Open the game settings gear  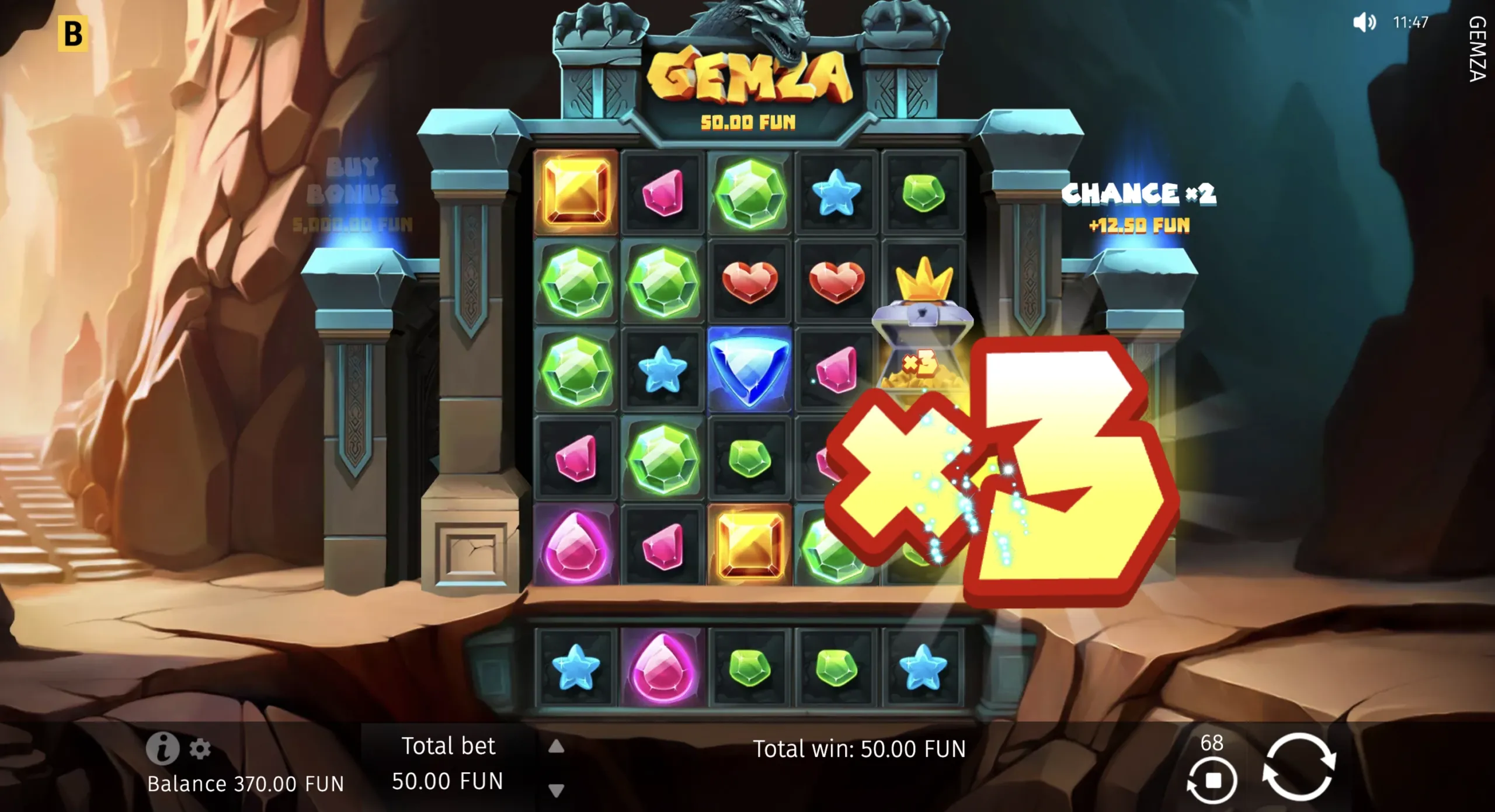click(x=201, y=750)
